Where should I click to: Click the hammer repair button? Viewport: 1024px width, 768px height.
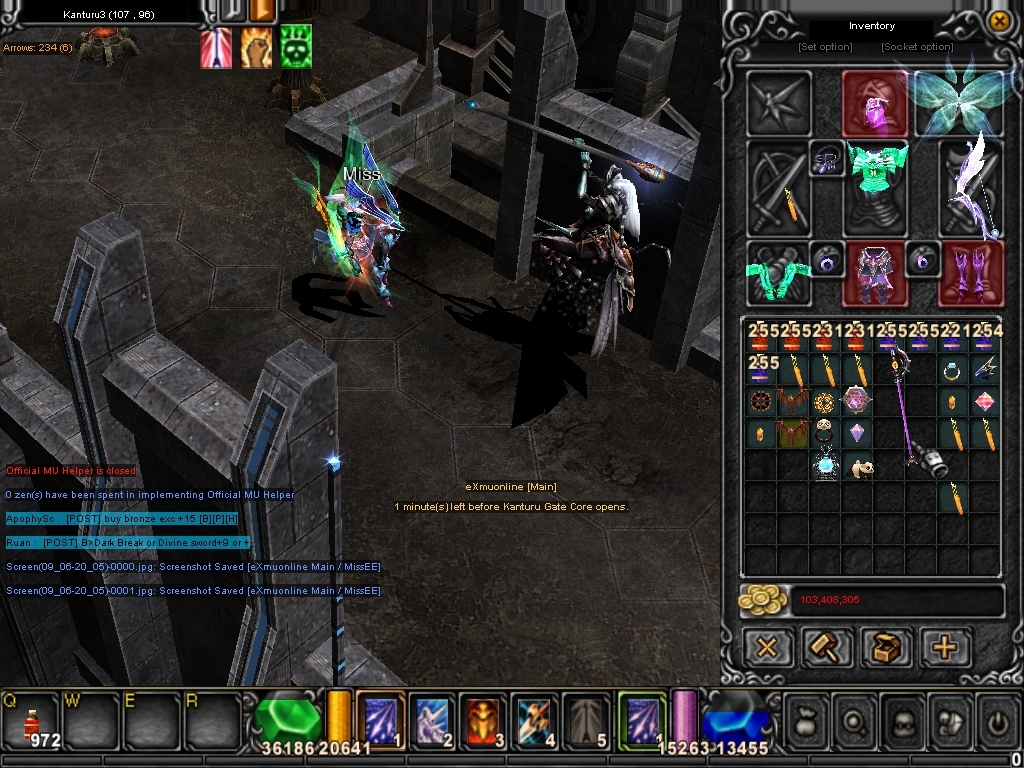pyautogui.click(x=827, y=647)
